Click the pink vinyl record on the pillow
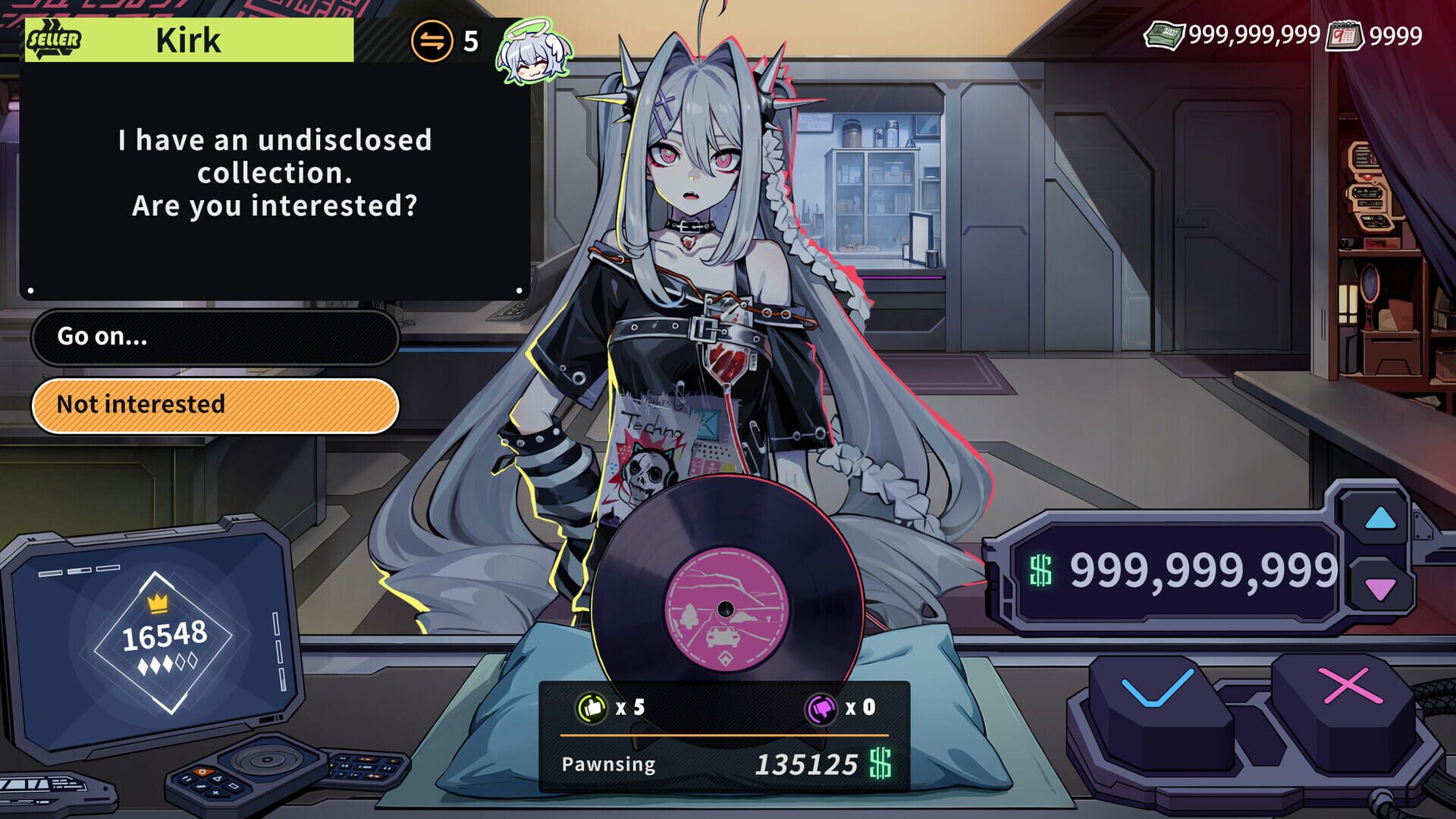Viewport: 1456px width, 819px height. [x=724, y=607]
